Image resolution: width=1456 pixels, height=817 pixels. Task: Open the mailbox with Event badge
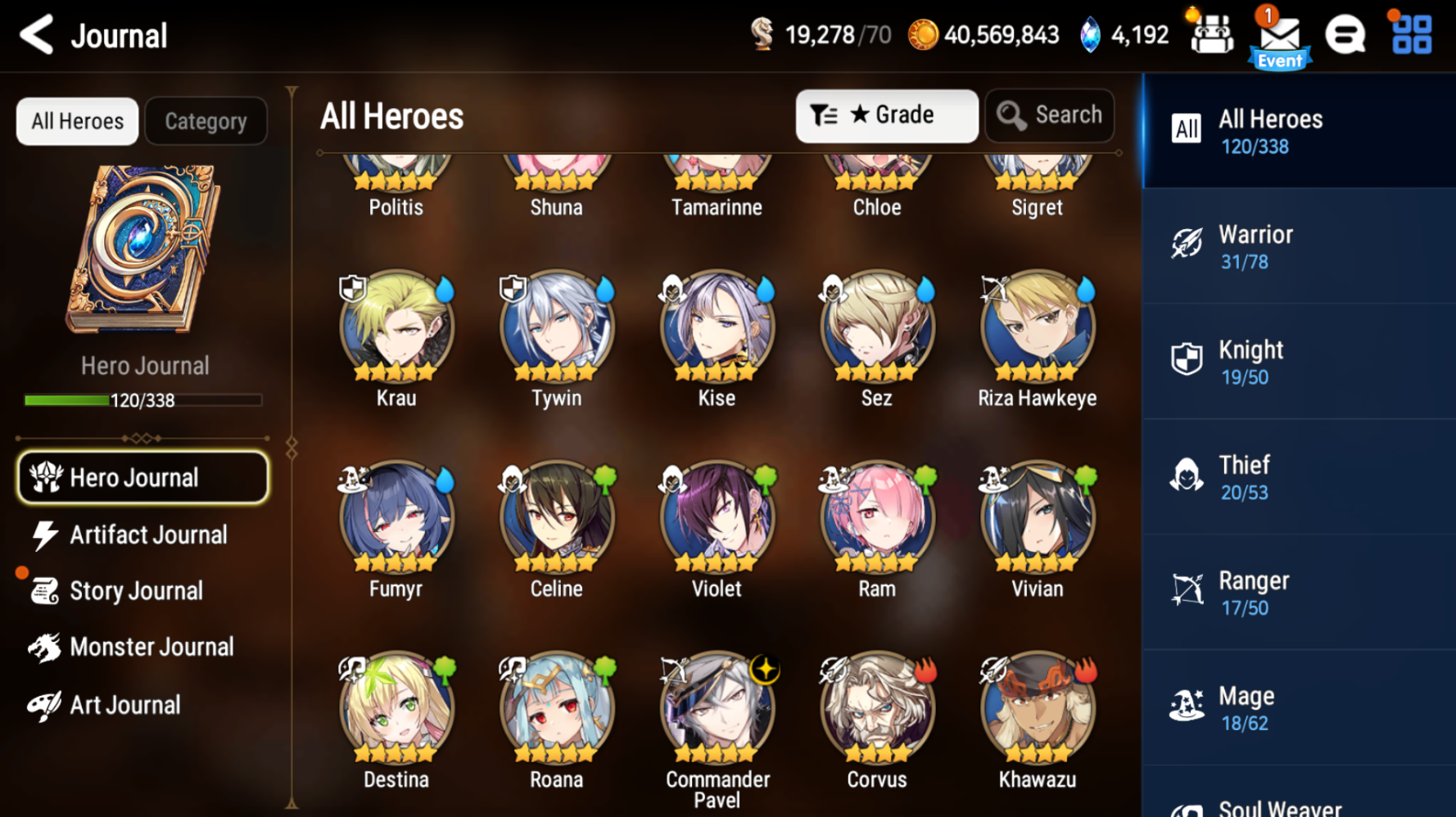click(x=1279, y=34)
